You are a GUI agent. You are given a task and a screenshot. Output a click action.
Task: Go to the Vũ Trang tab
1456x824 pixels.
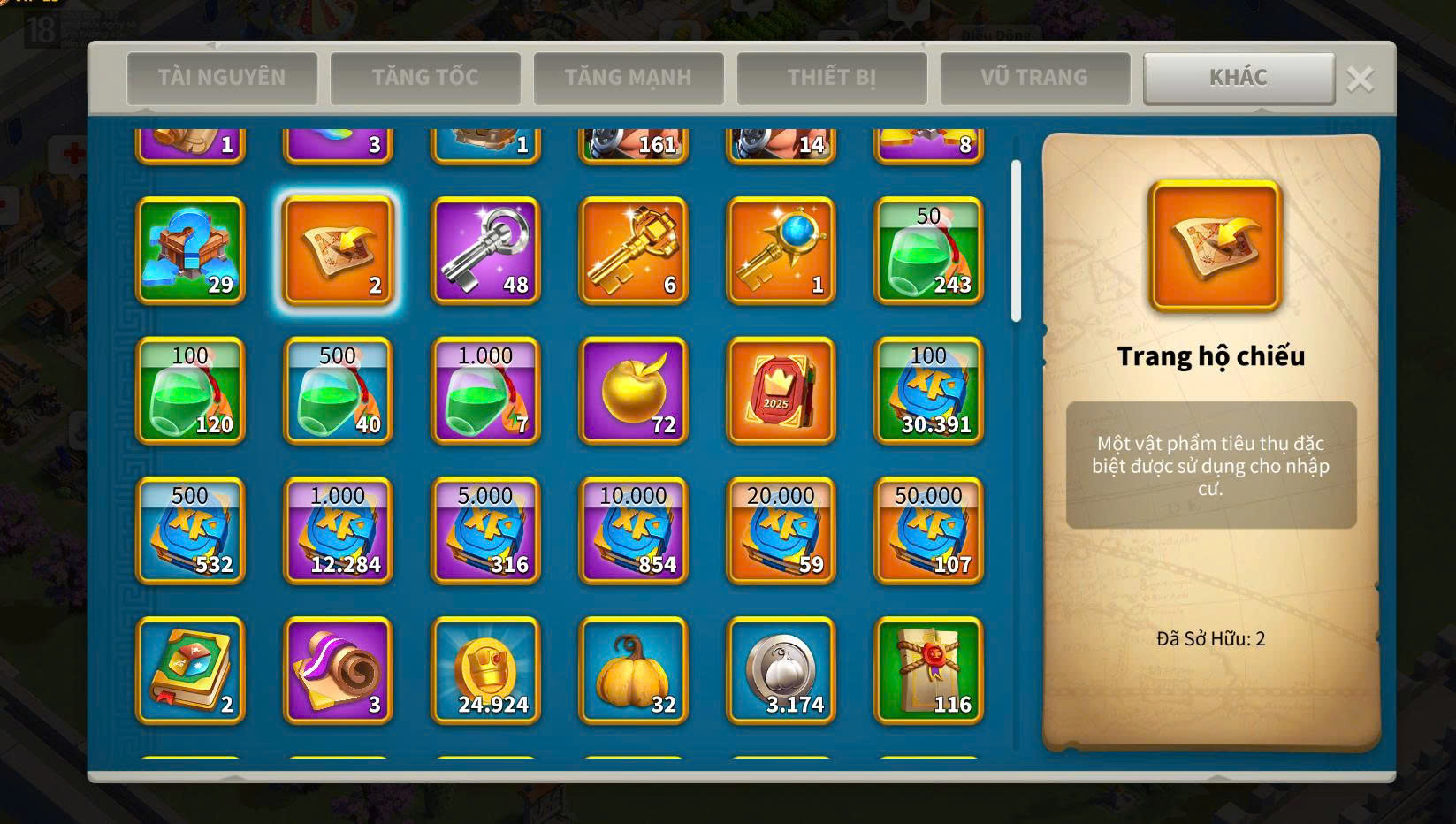(1035, 78)
